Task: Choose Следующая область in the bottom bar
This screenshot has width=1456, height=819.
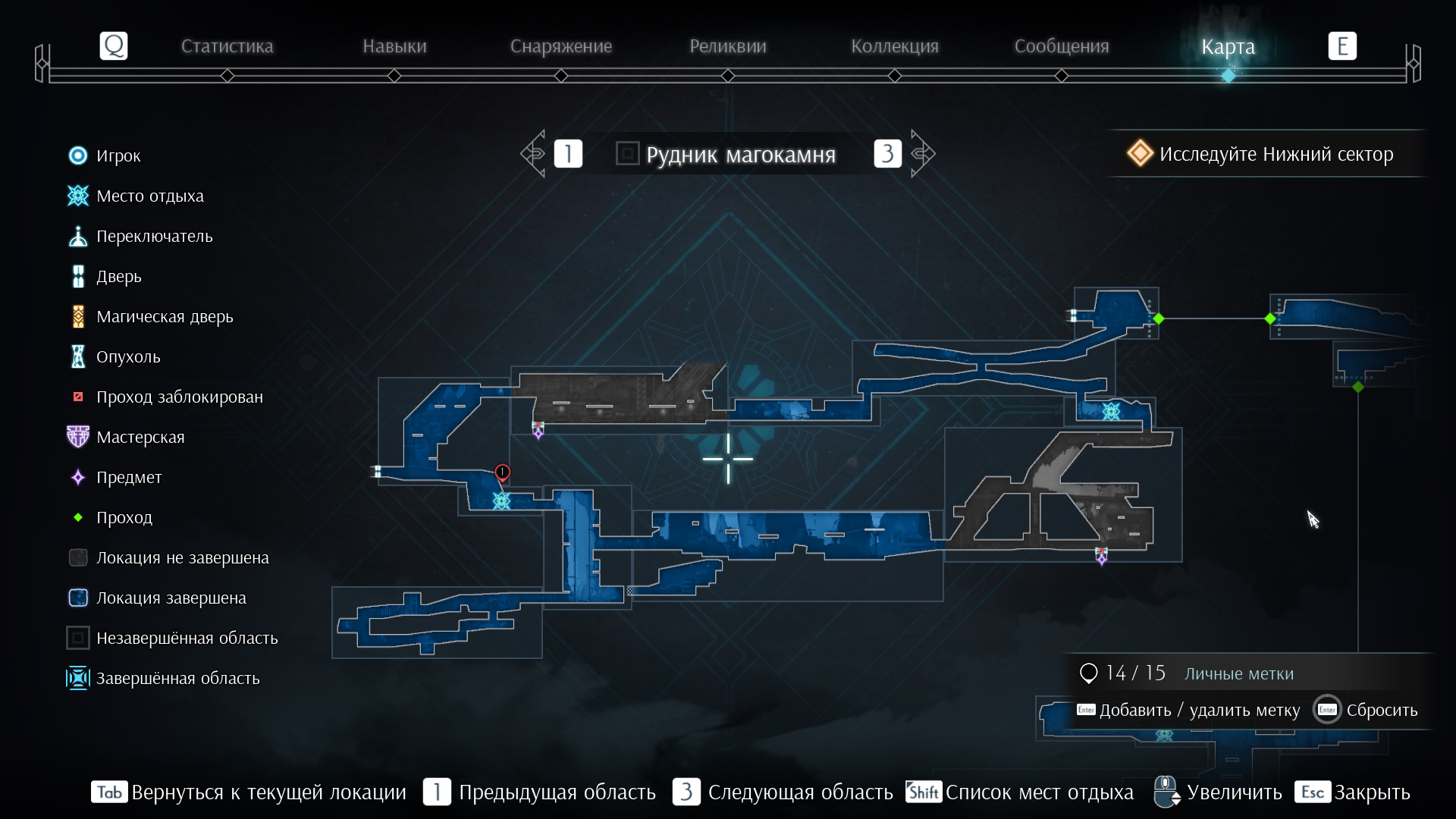Action: coord(783,792)
